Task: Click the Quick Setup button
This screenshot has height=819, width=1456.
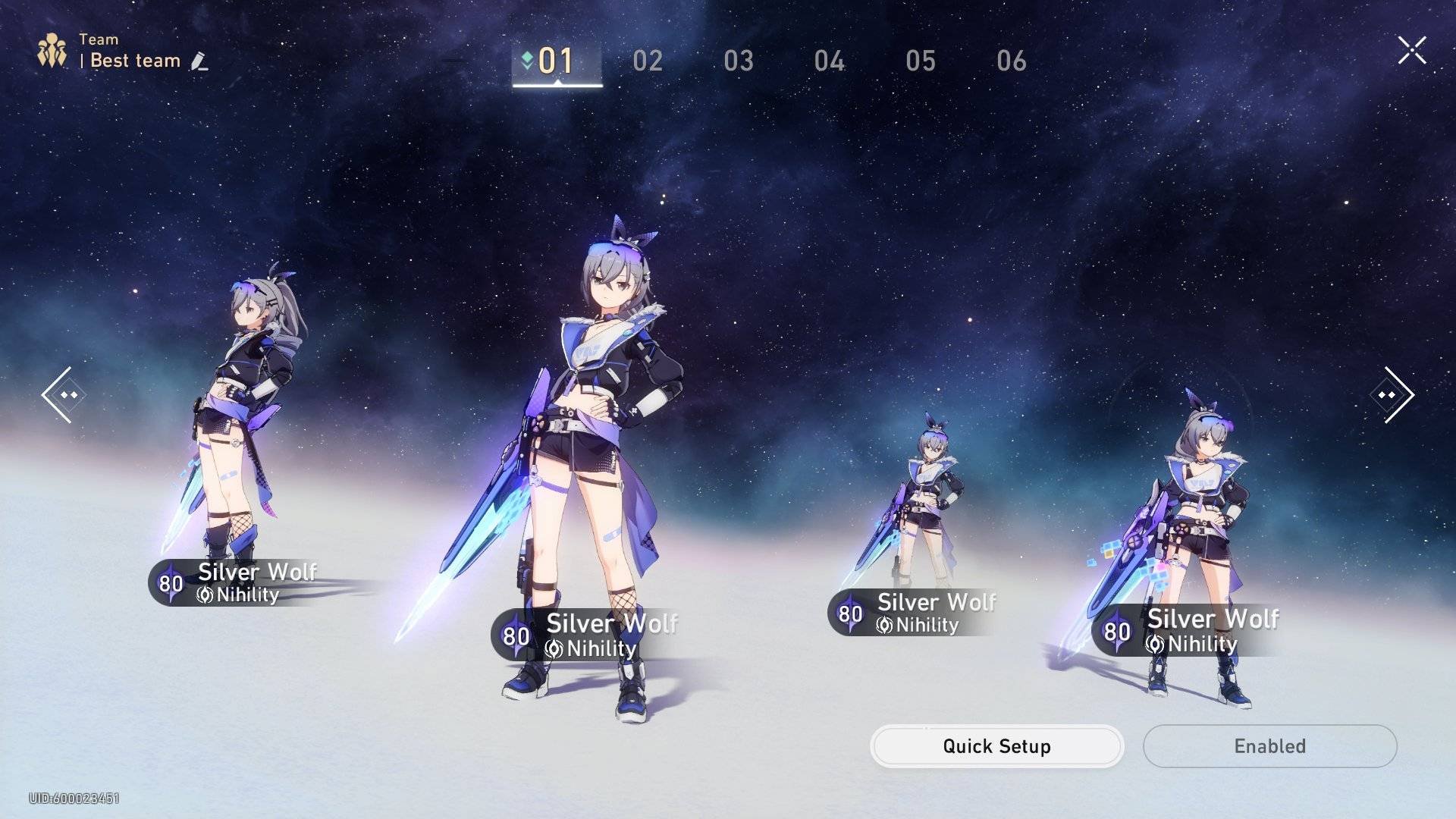Action: point(996,746)
